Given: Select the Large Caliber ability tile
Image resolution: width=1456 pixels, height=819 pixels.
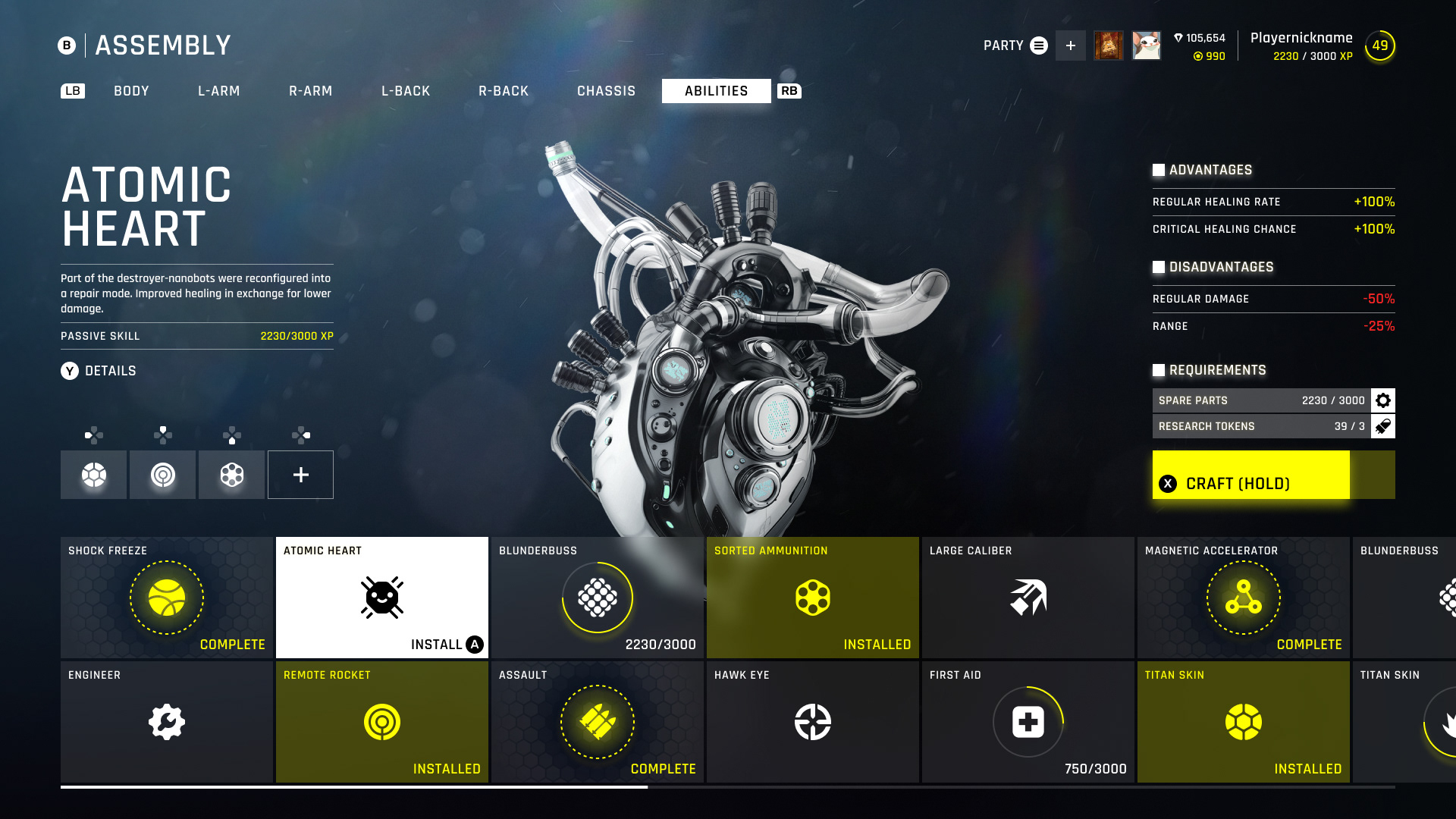Looking at the screenshot, I should pyautogui.click(x=1028, y=598).
